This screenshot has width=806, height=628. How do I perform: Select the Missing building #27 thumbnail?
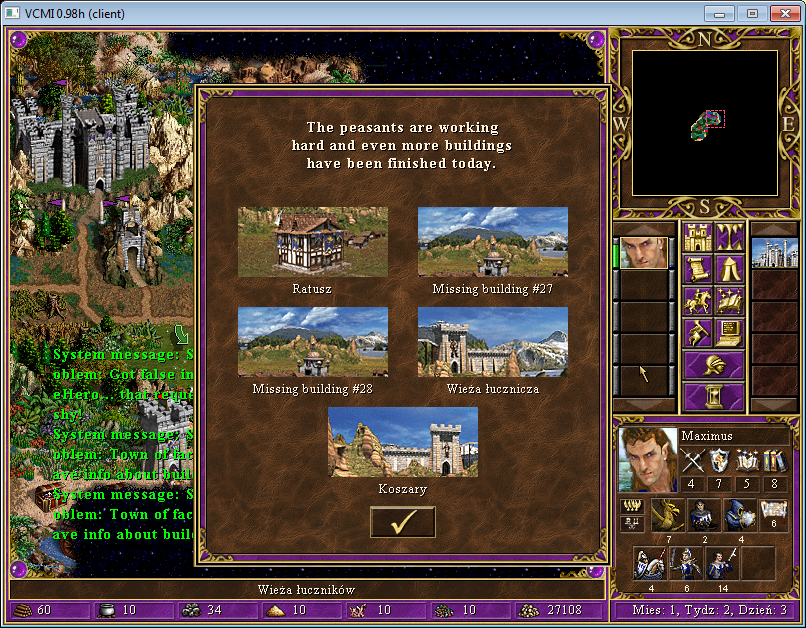click(492, 242)
